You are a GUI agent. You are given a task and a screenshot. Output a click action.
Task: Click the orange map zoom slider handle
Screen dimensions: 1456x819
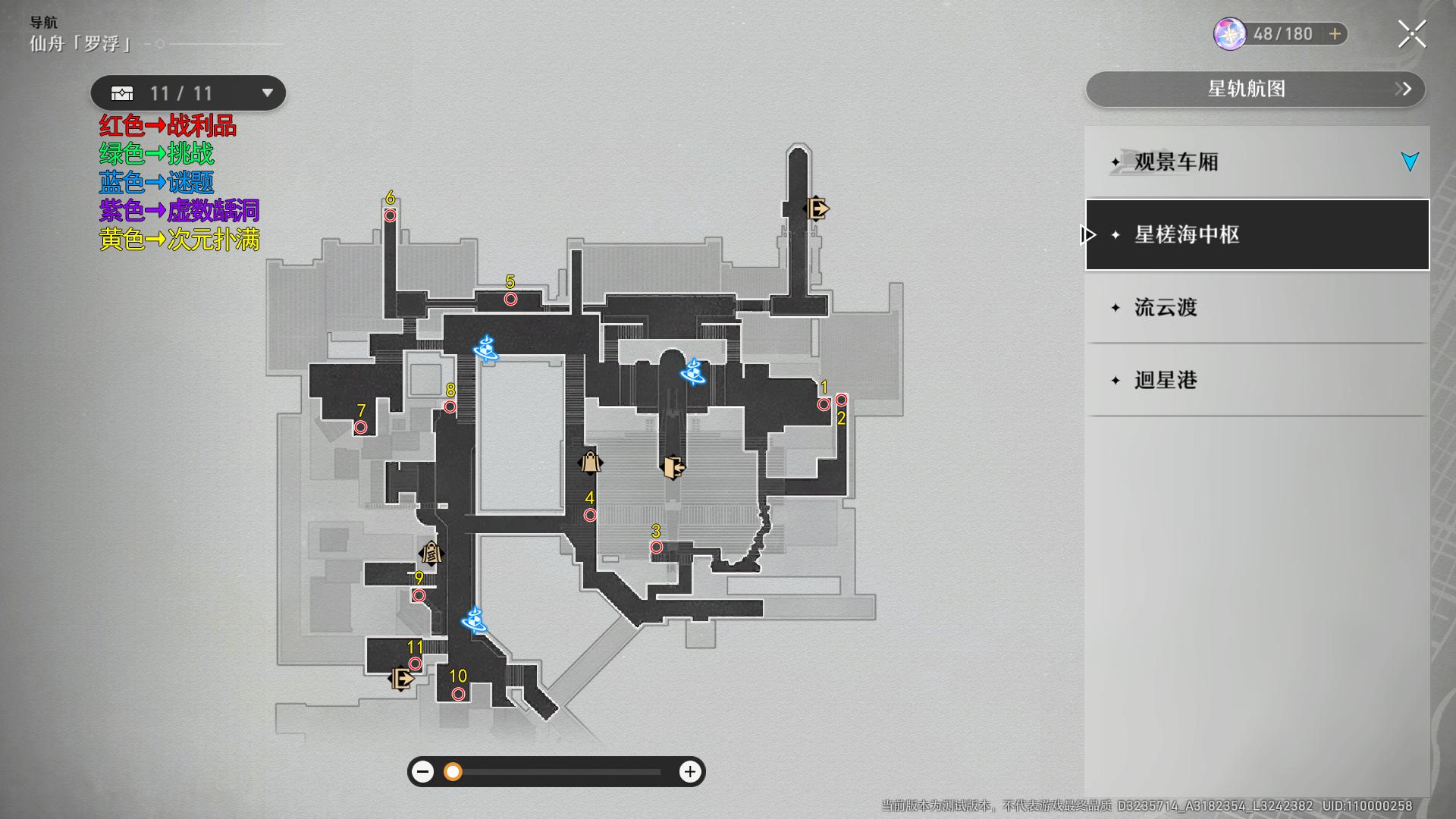[x=453, y=772]
